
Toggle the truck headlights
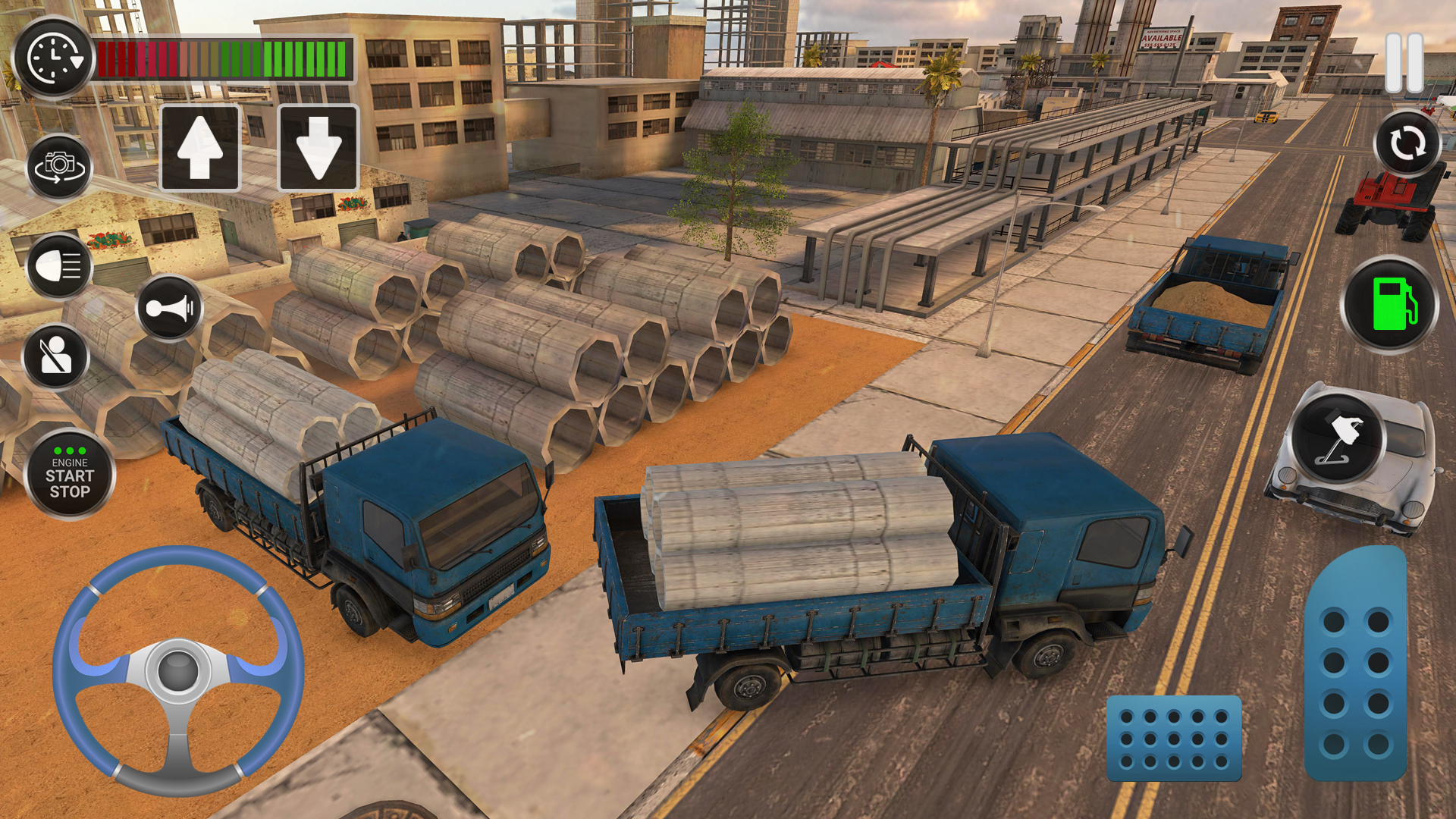click(x=59, y=266)
